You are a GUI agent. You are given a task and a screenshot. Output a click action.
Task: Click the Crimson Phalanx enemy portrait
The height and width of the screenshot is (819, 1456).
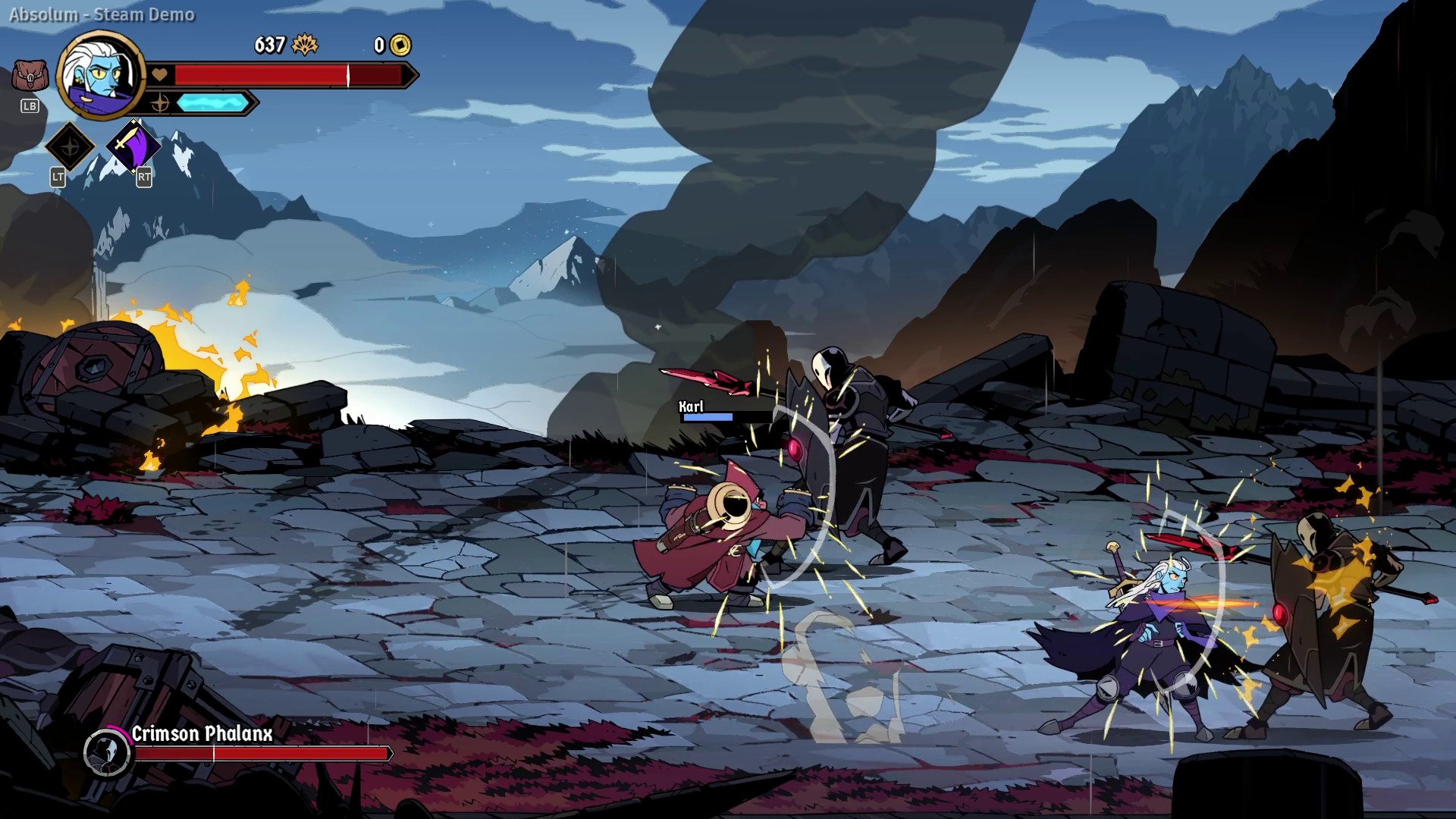[107, 752]
